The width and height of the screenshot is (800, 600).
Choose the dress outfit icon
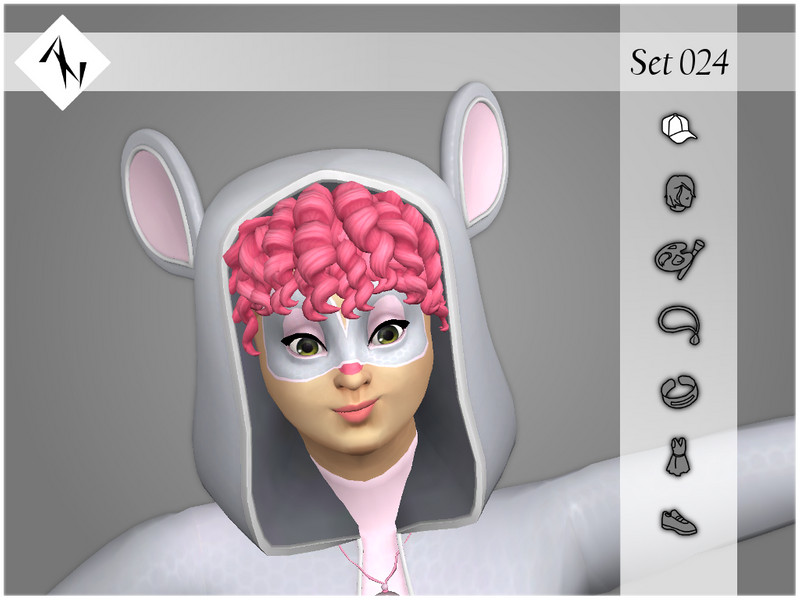point(678,458)
